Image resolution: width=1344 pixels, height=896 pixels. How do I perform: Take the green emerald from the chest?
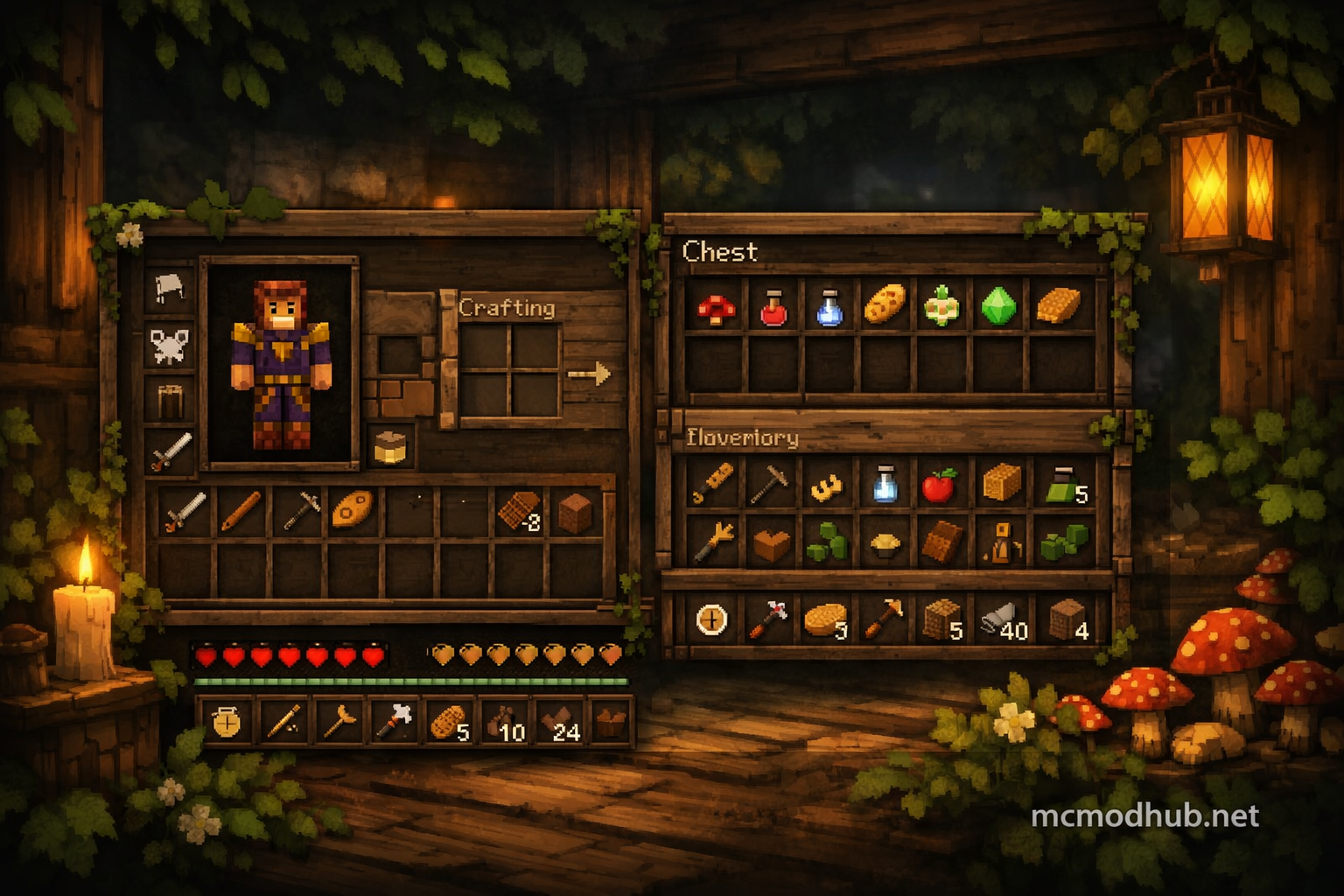click(998, 306)
